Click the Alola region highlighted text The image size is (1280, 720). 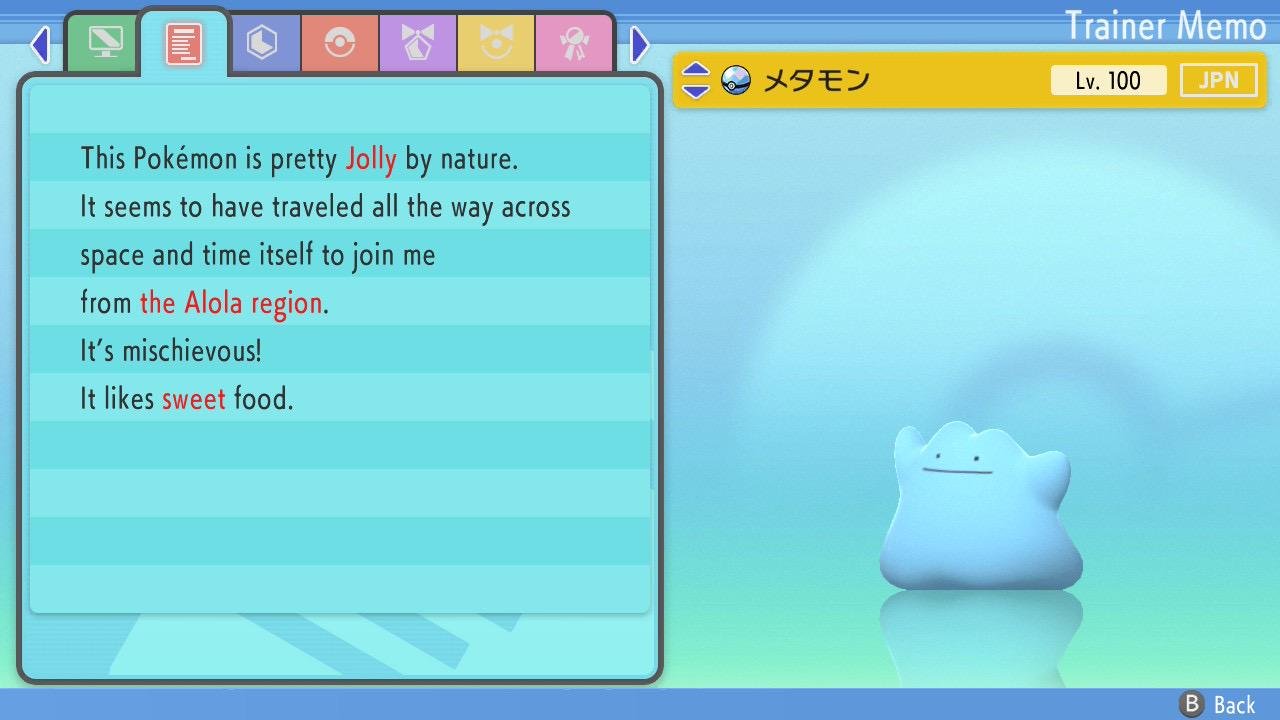[230, 302]
